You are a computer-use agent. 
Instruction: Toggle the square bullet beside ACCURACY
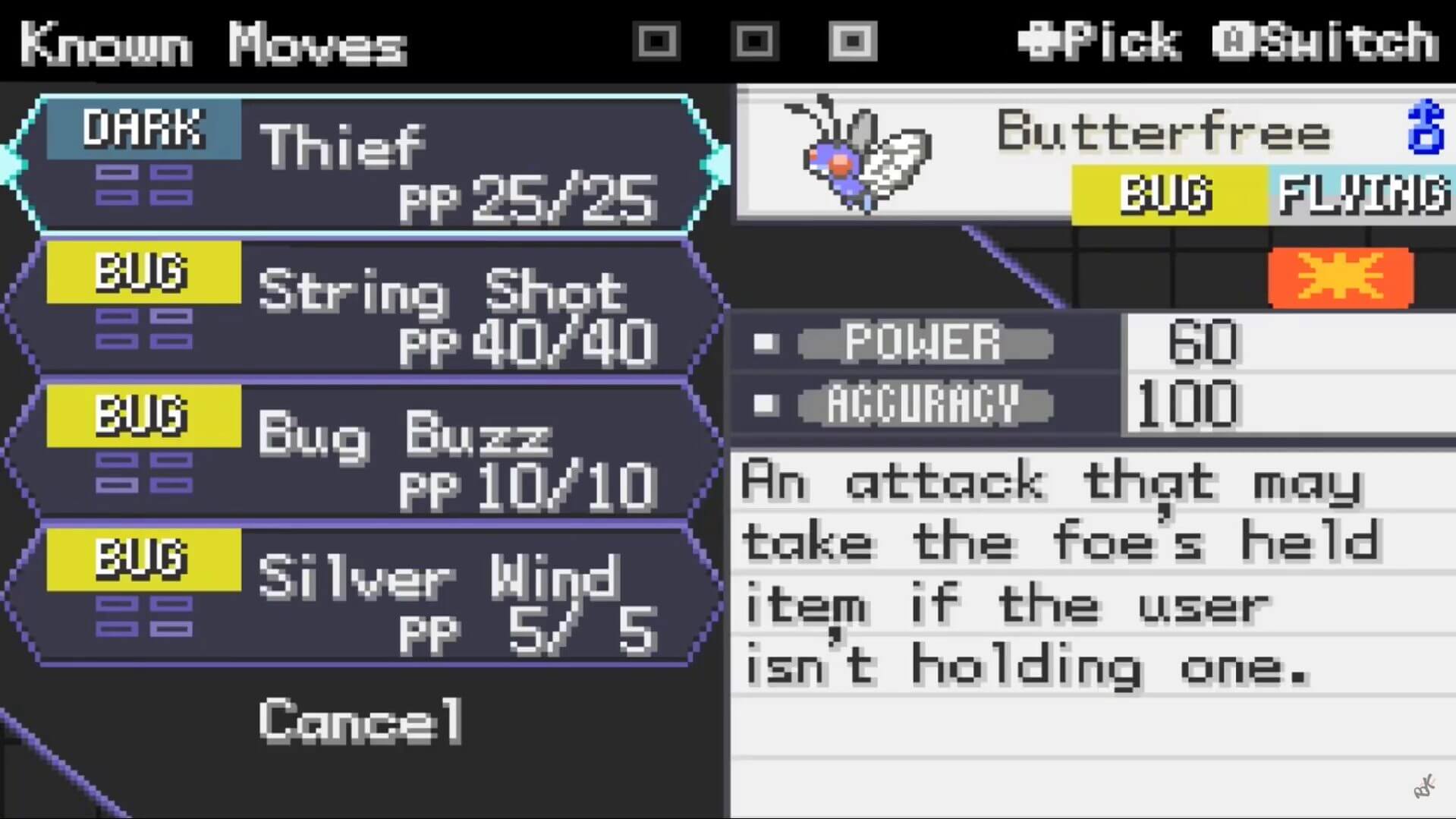(x=764, y=404)
